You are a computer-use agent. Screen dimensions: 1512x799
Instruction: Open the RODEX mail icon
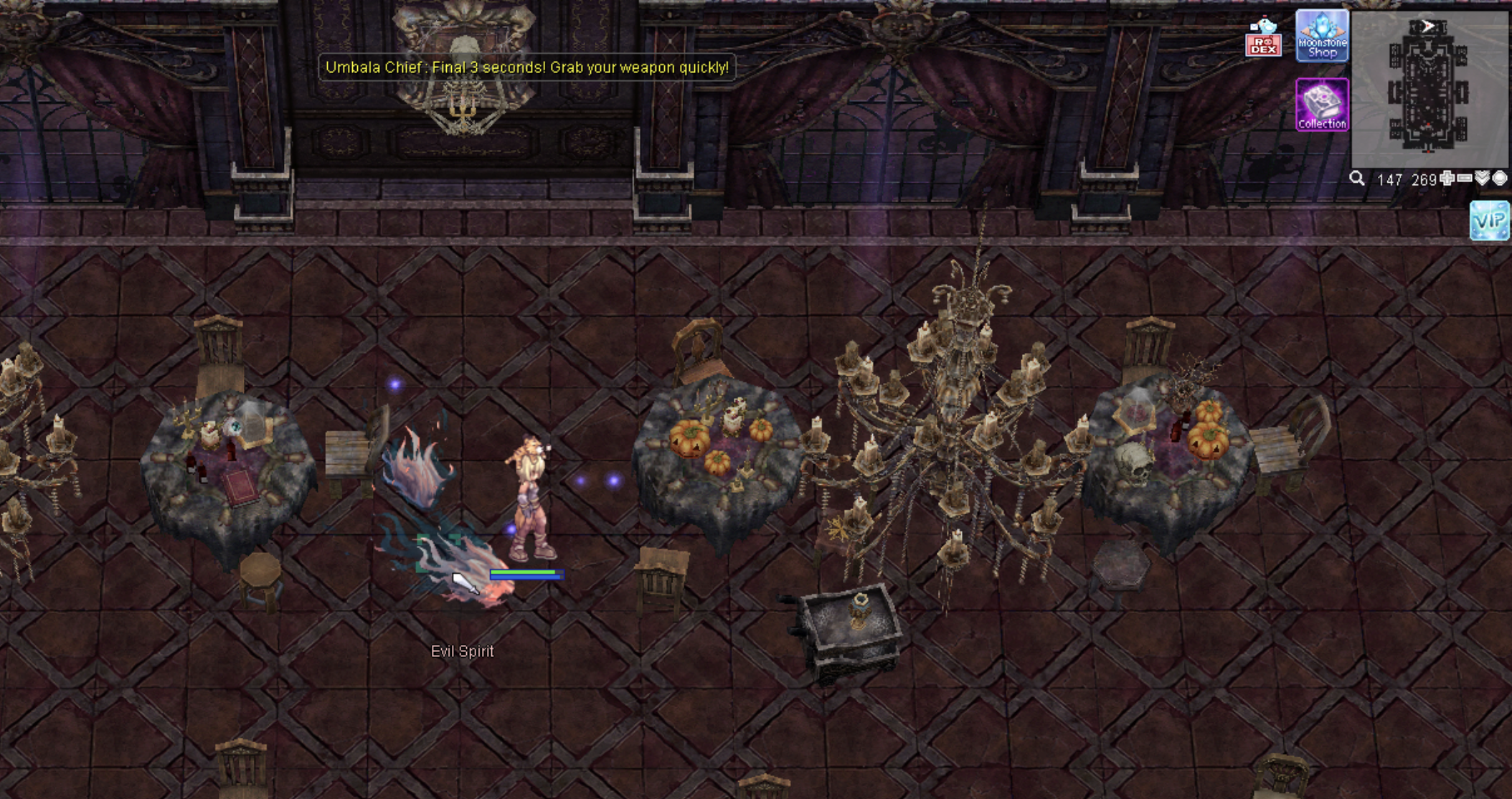1263,39
